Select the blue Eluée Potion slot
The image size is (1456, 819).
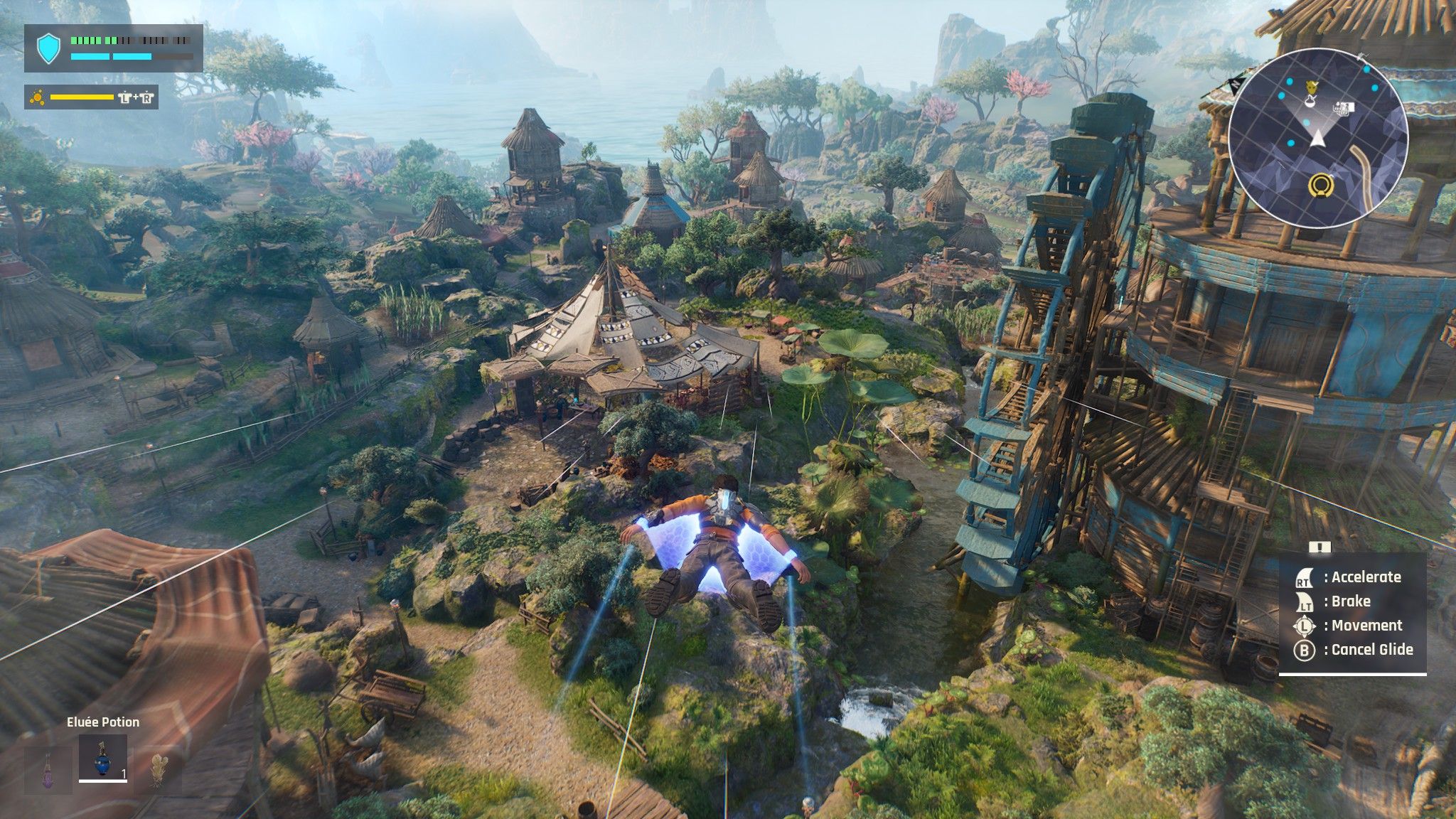click(x=103, y=758)
